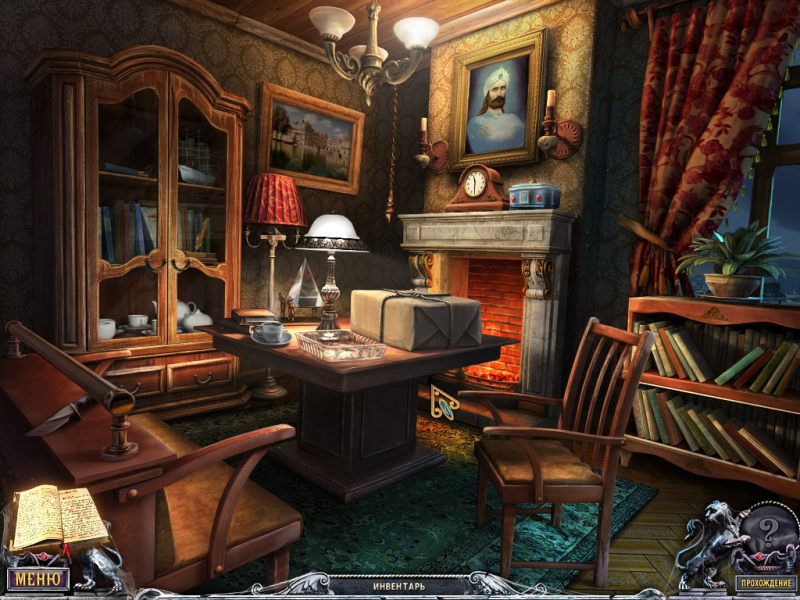Use the question mark hint orb
The width and height of the screenshot is (800, 600).
click(766, 528)
